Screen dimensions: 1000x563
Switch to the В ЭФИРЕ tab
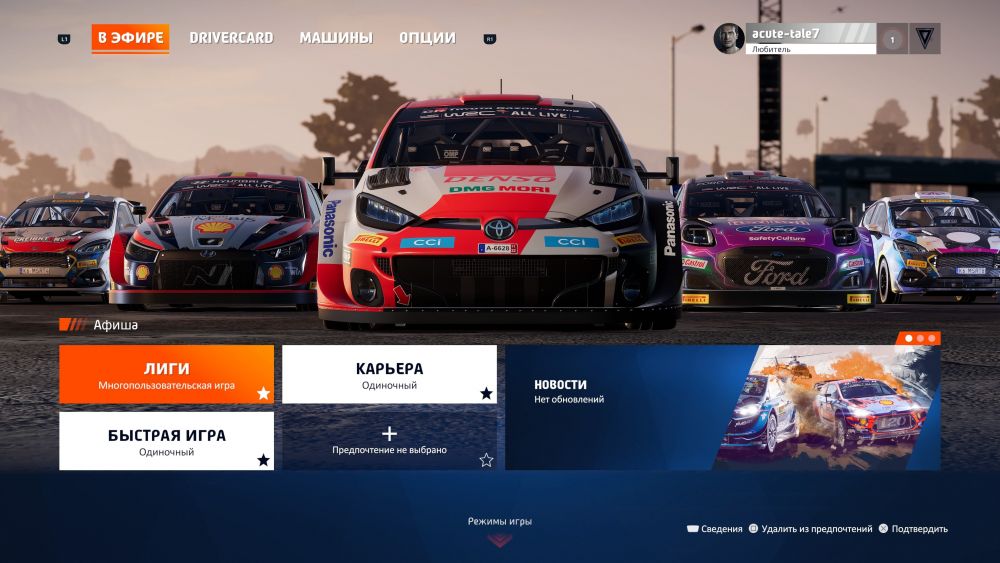pos(130,38)
